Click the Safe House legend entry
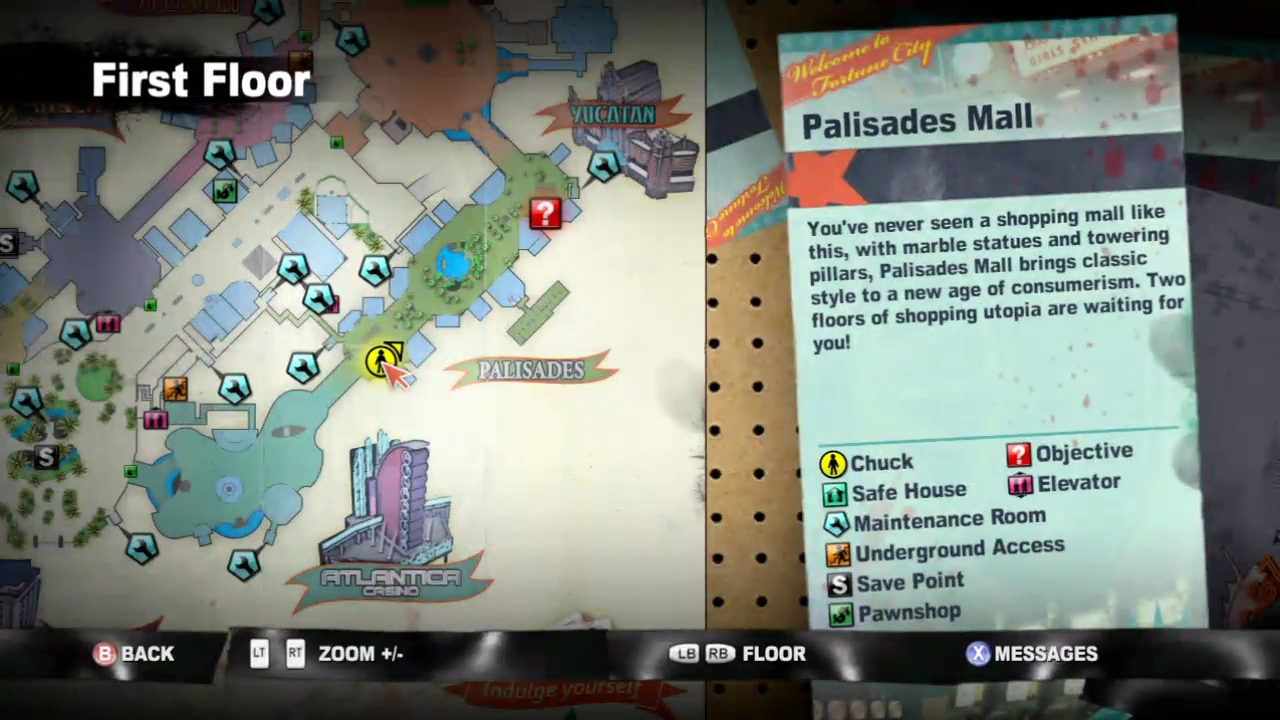This screenshot has width=1280, height=720. click(x=836, y=491)
